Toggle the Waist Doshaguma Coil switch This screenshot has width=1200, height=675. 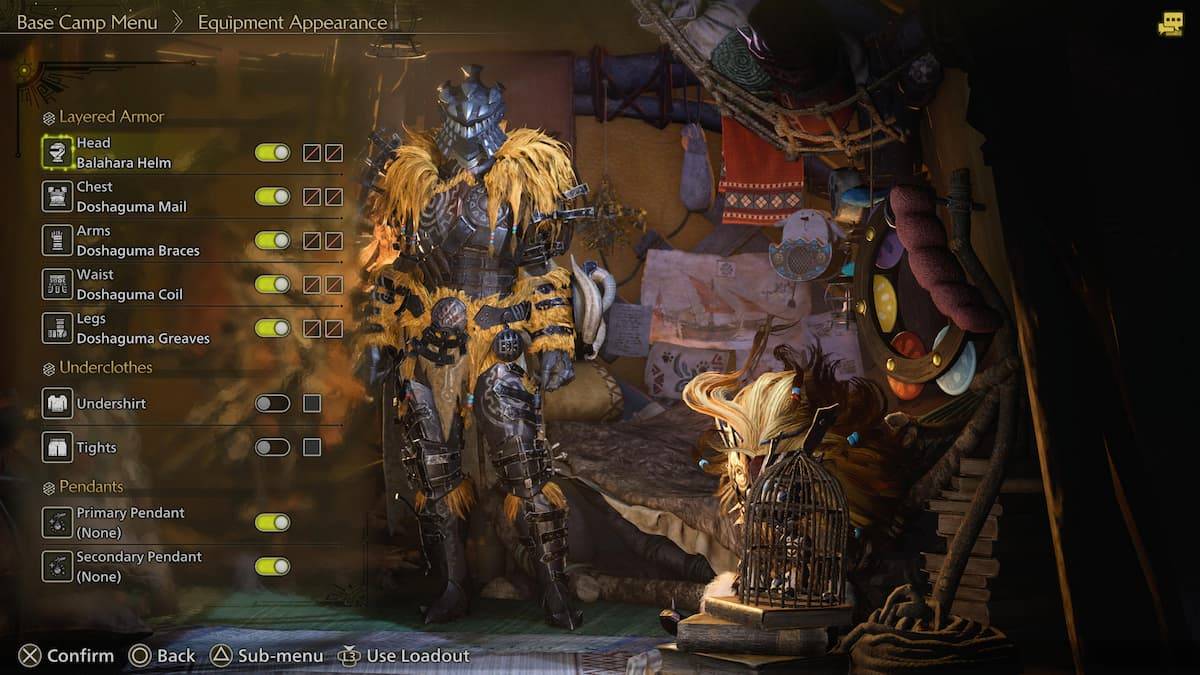[x=272, y=285]
